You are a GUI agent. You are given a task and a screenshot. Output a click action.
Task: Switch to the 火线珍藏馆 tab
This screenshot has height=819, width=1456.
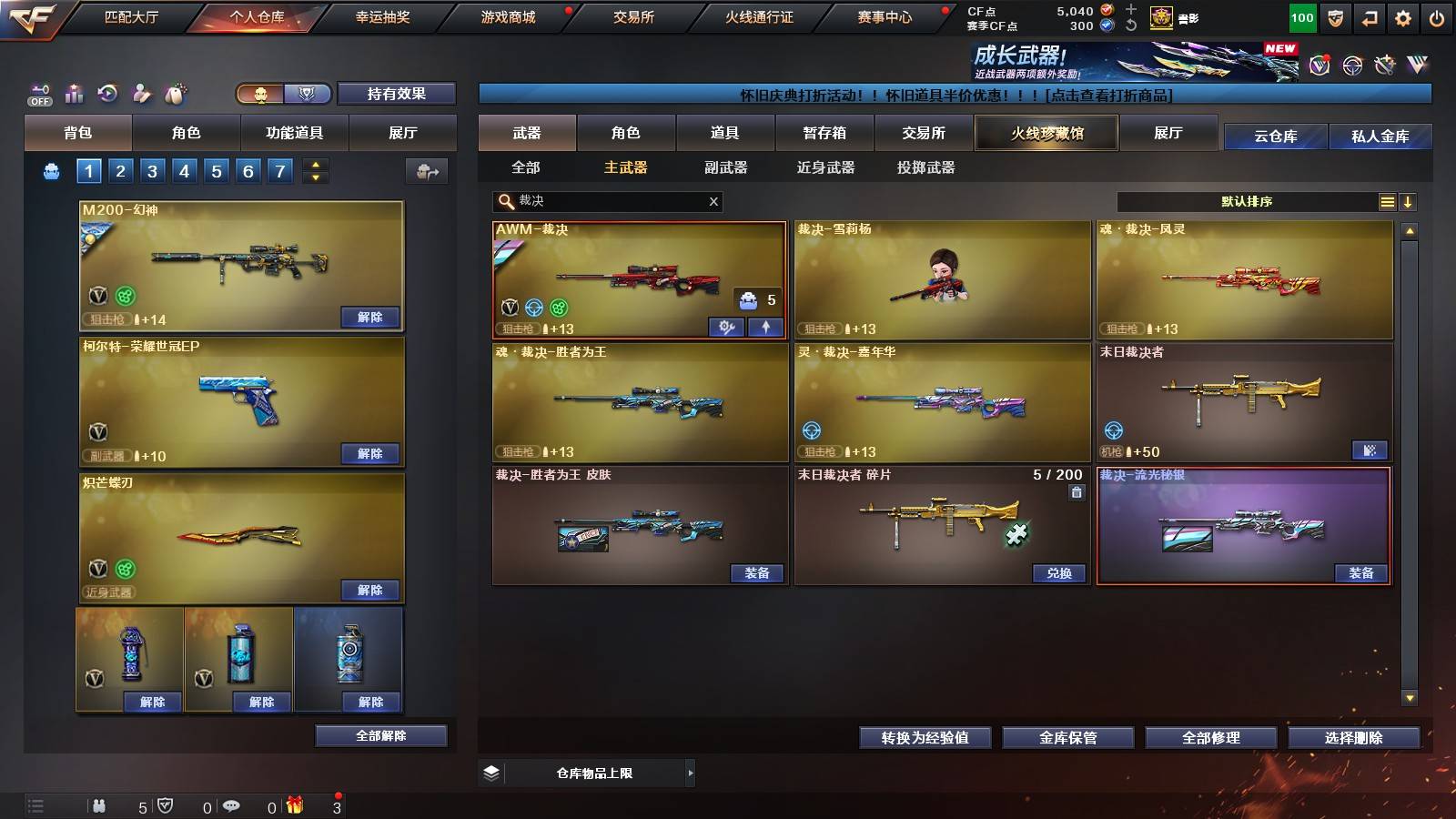(1046, 133)
